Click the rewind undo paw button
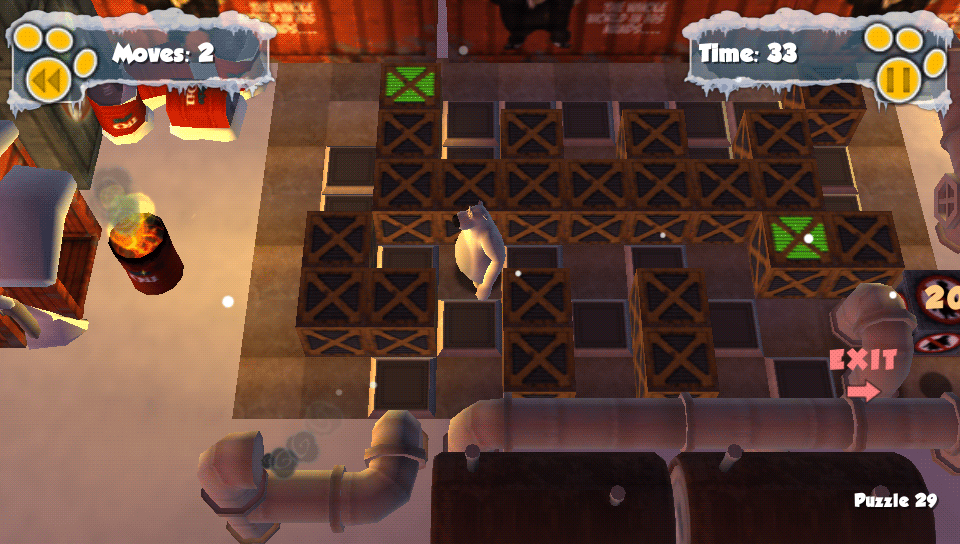This screenshot has height=544, width=960. (46, 79)
